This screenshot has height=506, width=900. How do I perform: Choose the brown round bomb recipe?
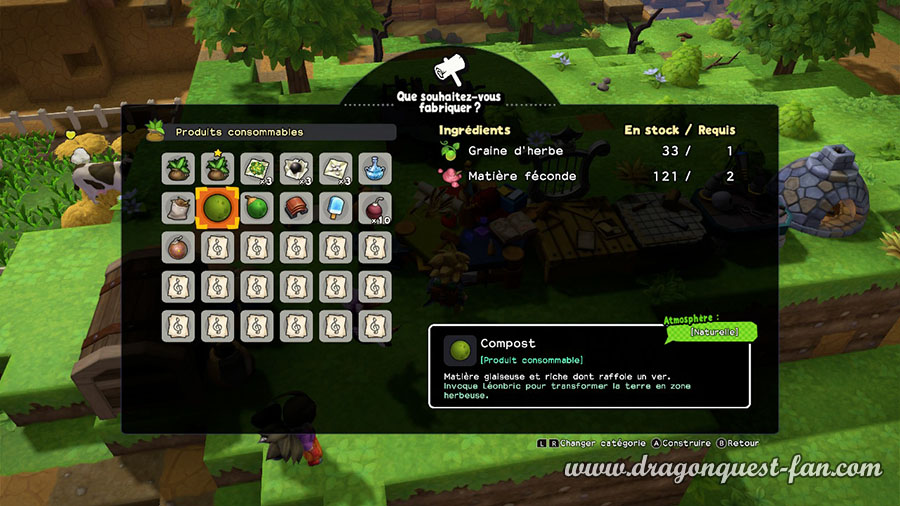[177, 247]
